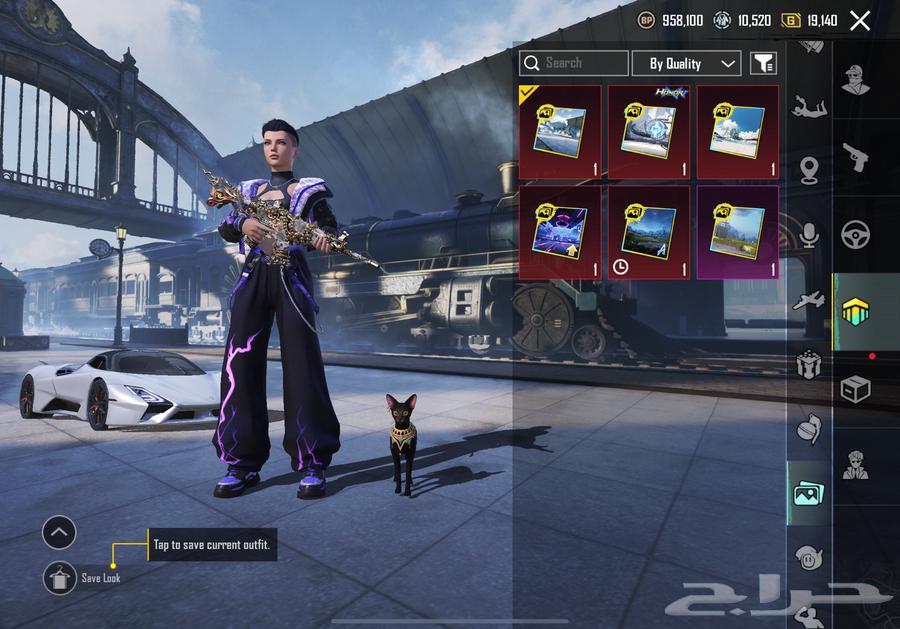Image resolution: width=900 pixels, height=629 pixels.
Task: Tap Save Look hanger button
Action: 60,578
